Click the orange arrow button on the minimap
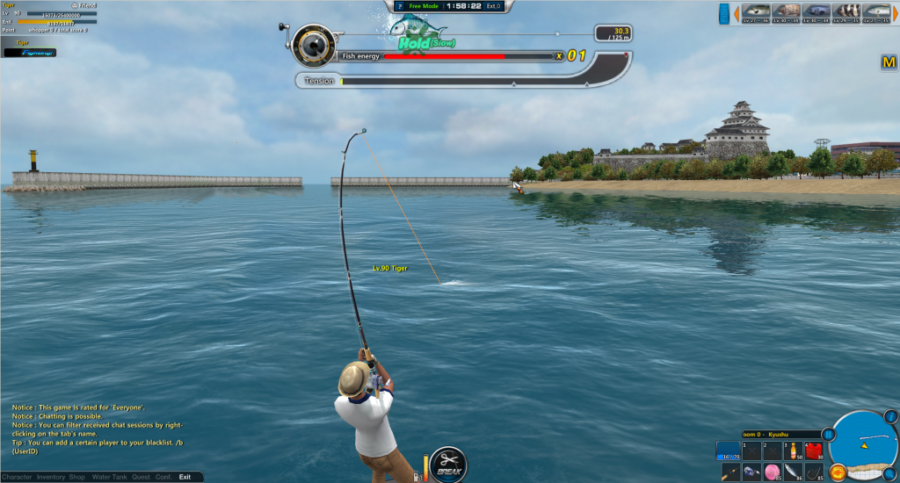 click(x=838, y=471)
